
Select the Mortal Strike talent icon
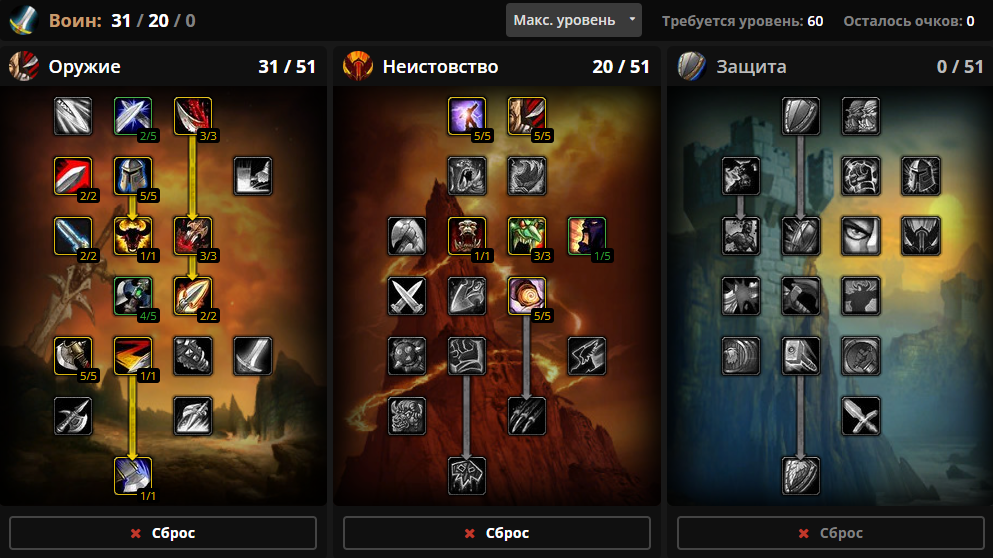pos(133,475)
